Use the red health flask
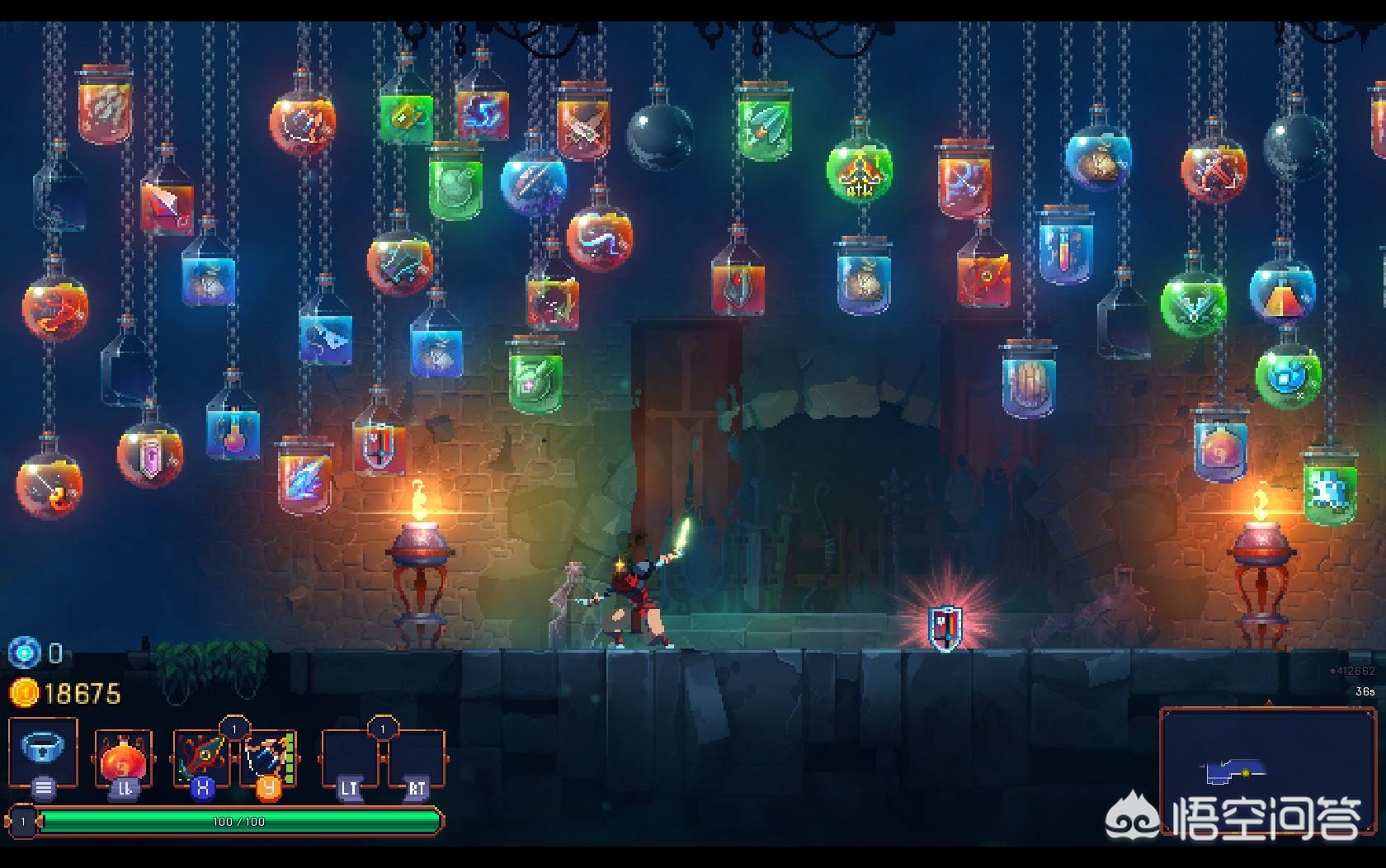 point(123,757)
